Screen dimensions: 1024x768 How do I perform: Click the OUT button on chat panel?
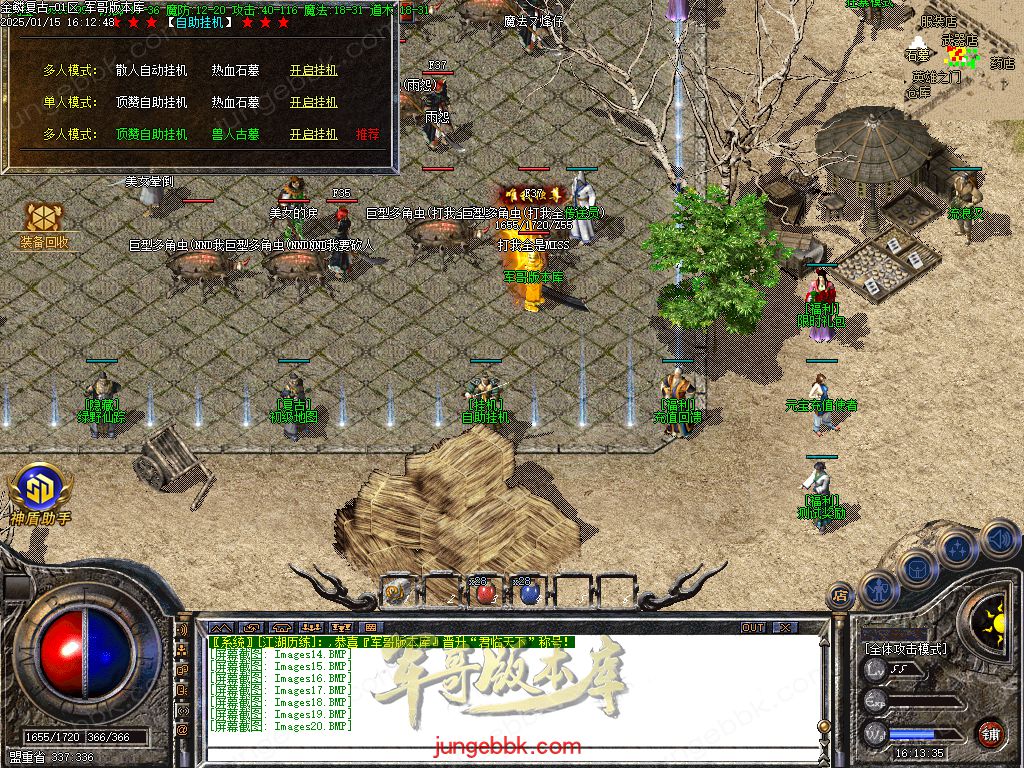click(x=753, y=627)
